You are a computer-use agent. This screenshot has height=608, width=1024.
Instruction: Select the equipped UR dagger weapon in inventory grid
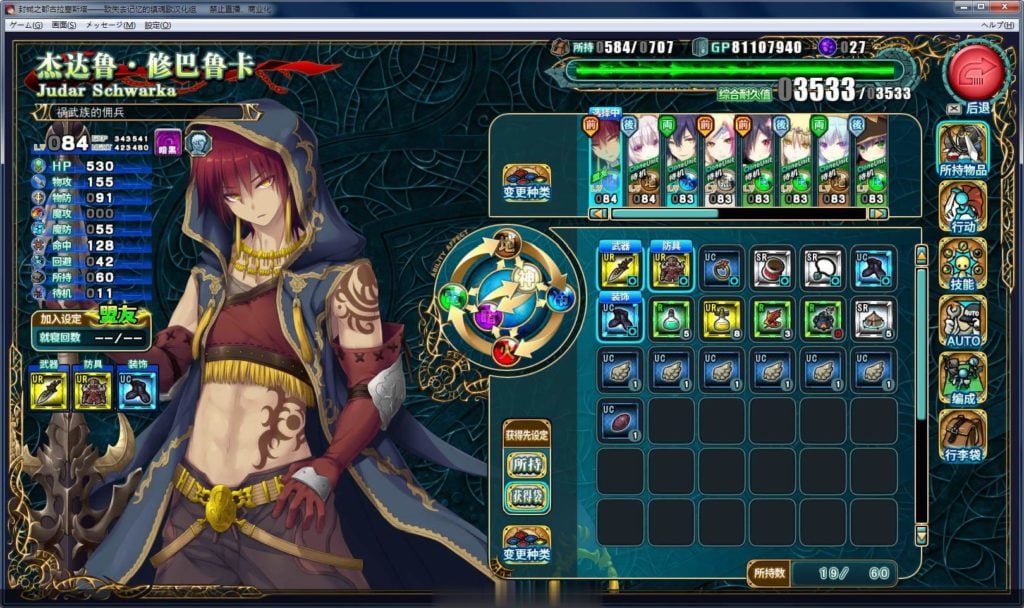(621, 268)
